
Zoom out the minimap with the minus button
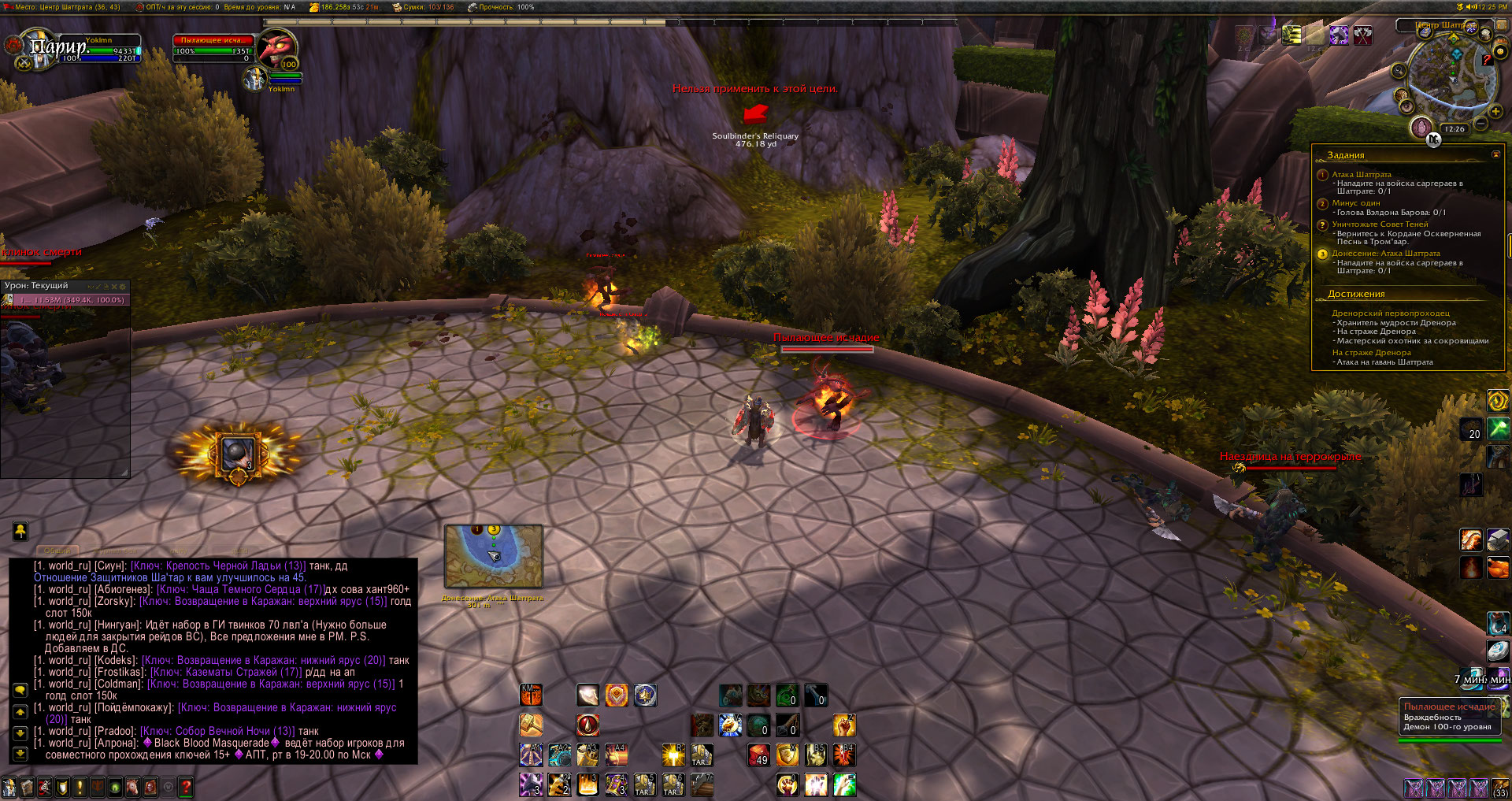click(1481, 124)
